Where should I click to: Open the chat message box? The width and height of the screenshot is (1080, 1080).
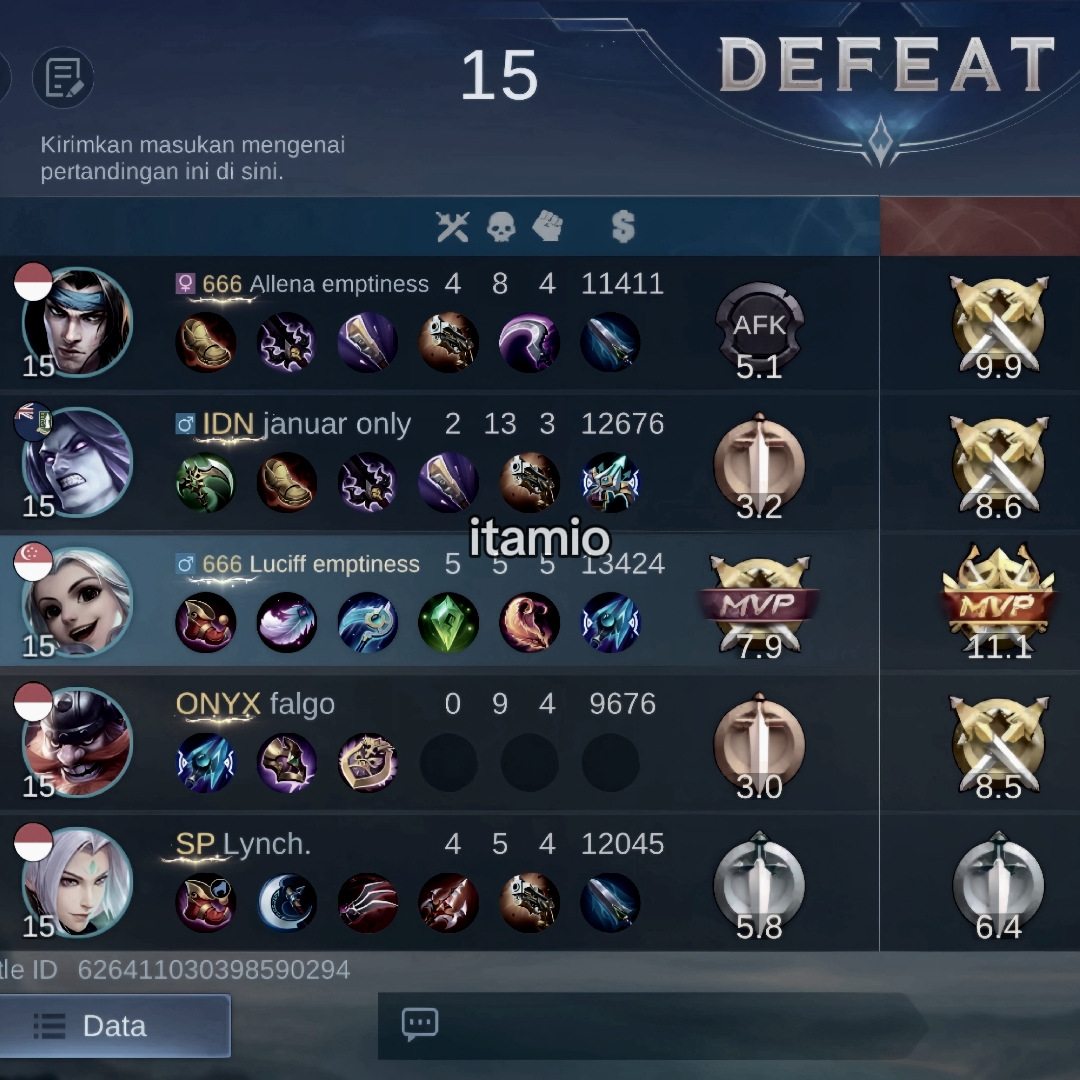pos(420,1024)
